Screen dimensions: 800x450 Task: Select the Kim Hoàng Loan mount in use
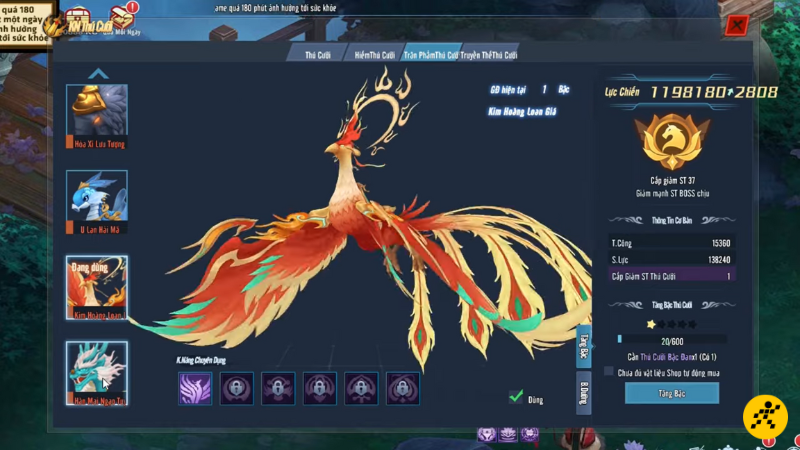point(97,283)
